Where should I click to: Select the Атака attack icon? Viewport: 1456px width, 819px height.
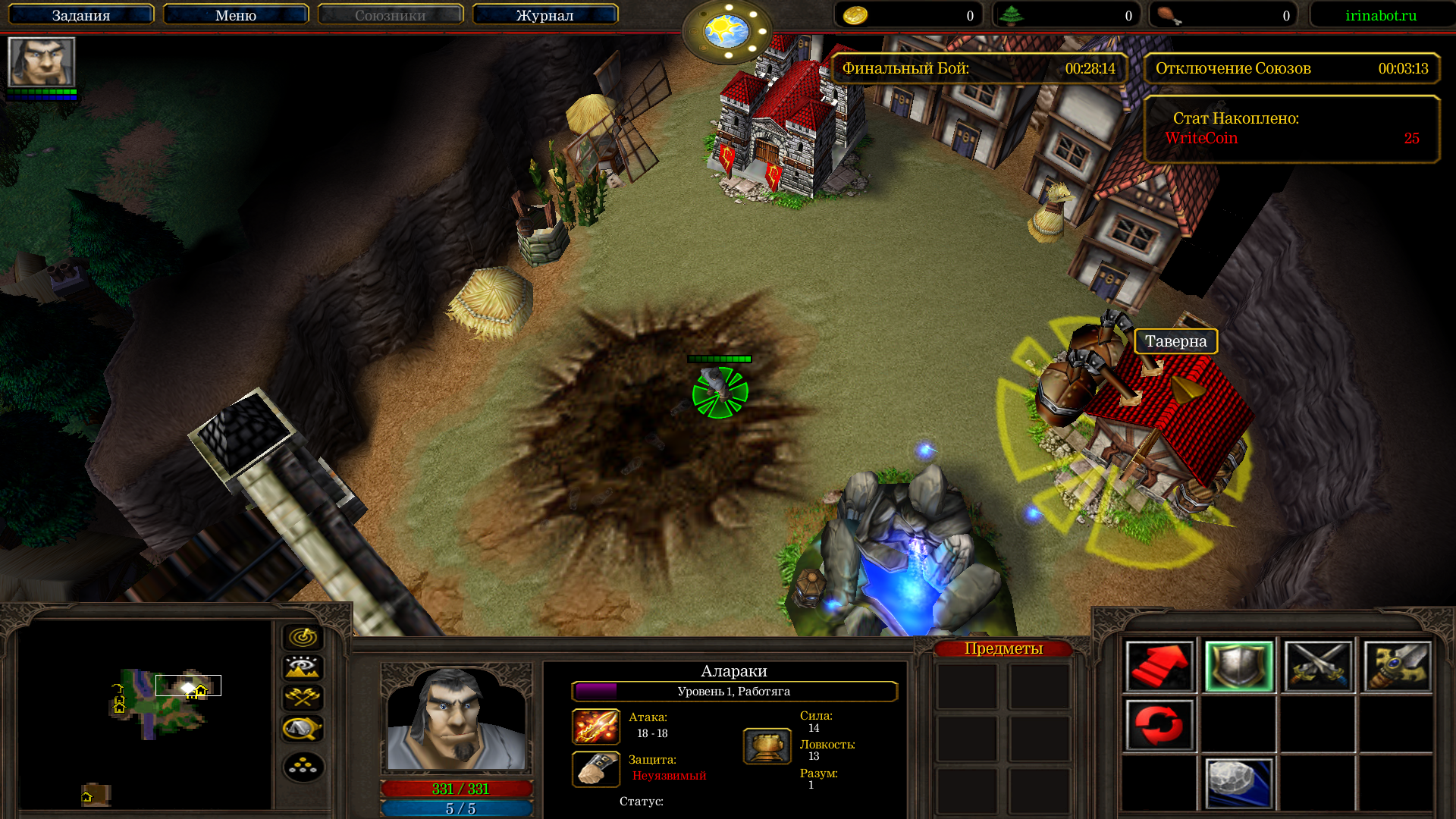click(x=596, y=726)
